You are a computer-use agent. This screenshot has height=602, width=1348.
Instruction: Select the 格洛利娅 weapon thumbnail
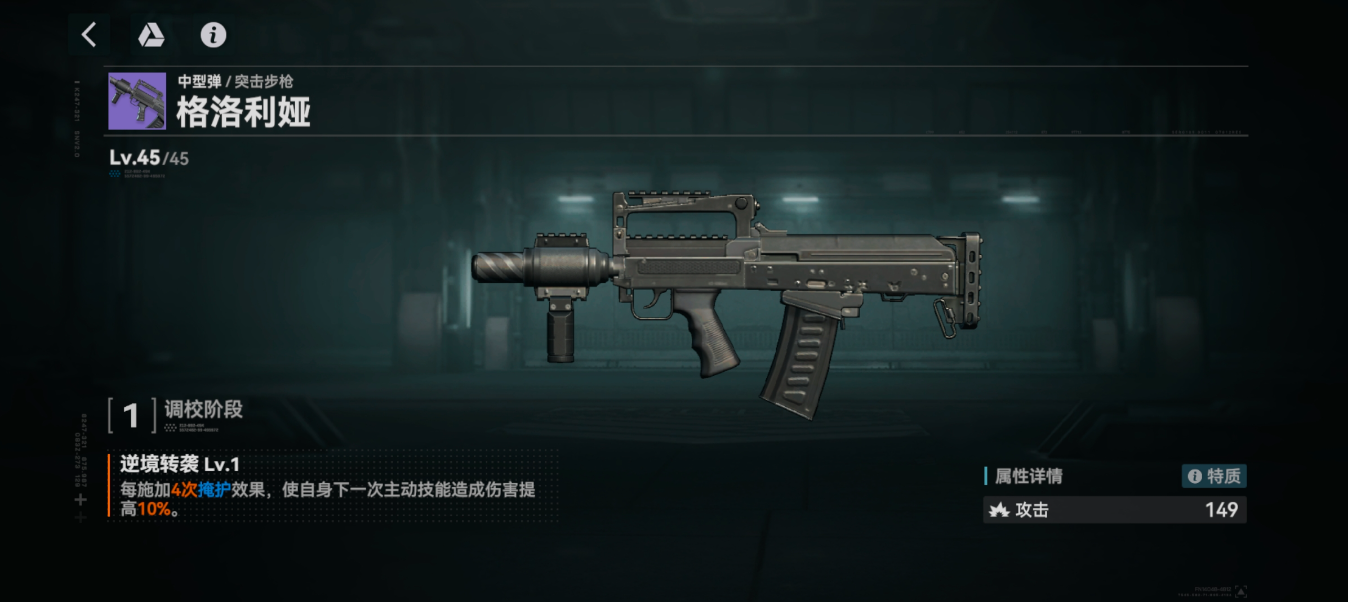click(x=137, y=101)
